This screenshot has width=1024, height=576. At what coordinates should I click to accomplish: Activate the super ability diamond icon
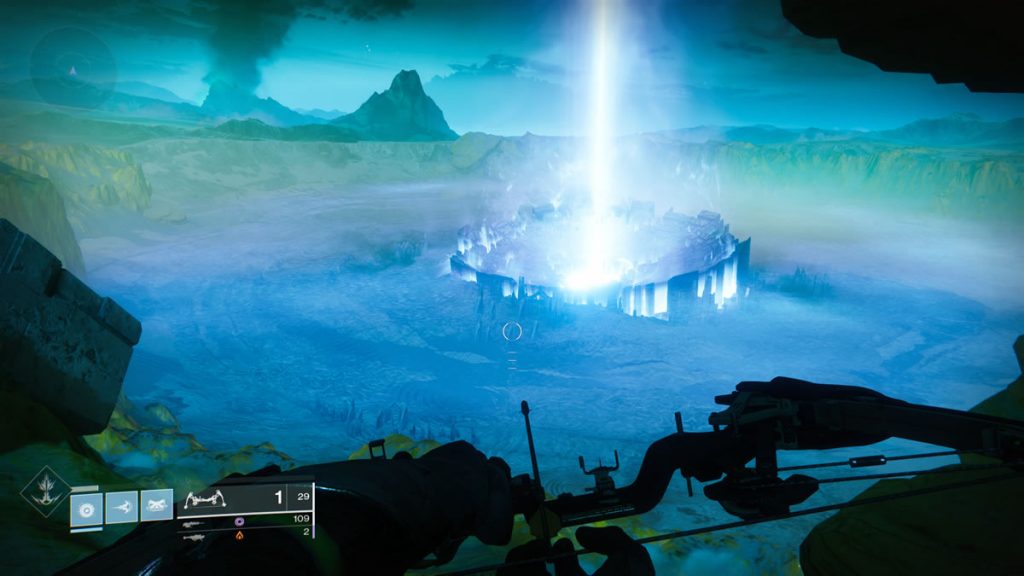46,493
